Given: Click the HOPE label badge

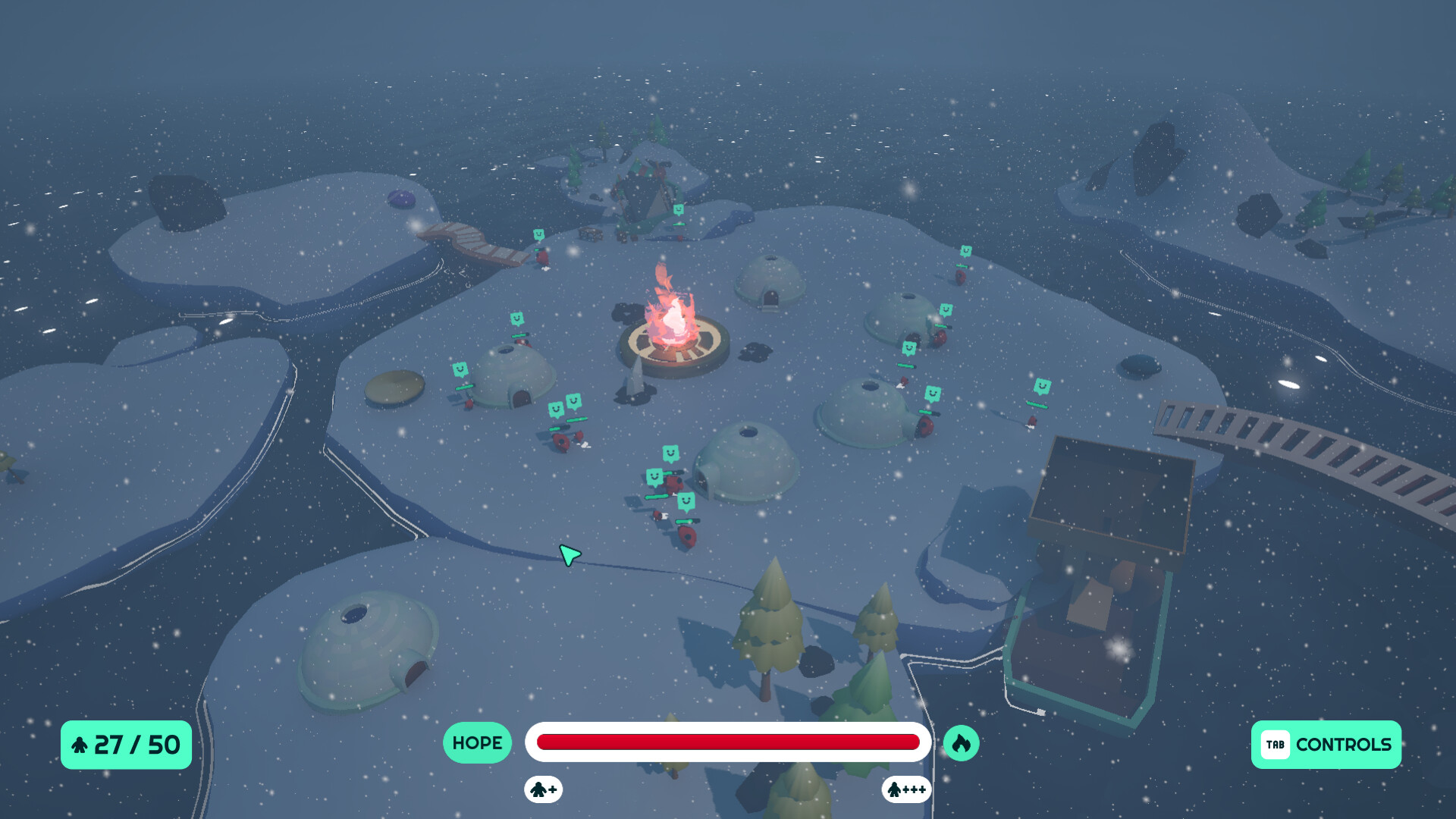Looking at the screenshot, I should click(476, 743).
